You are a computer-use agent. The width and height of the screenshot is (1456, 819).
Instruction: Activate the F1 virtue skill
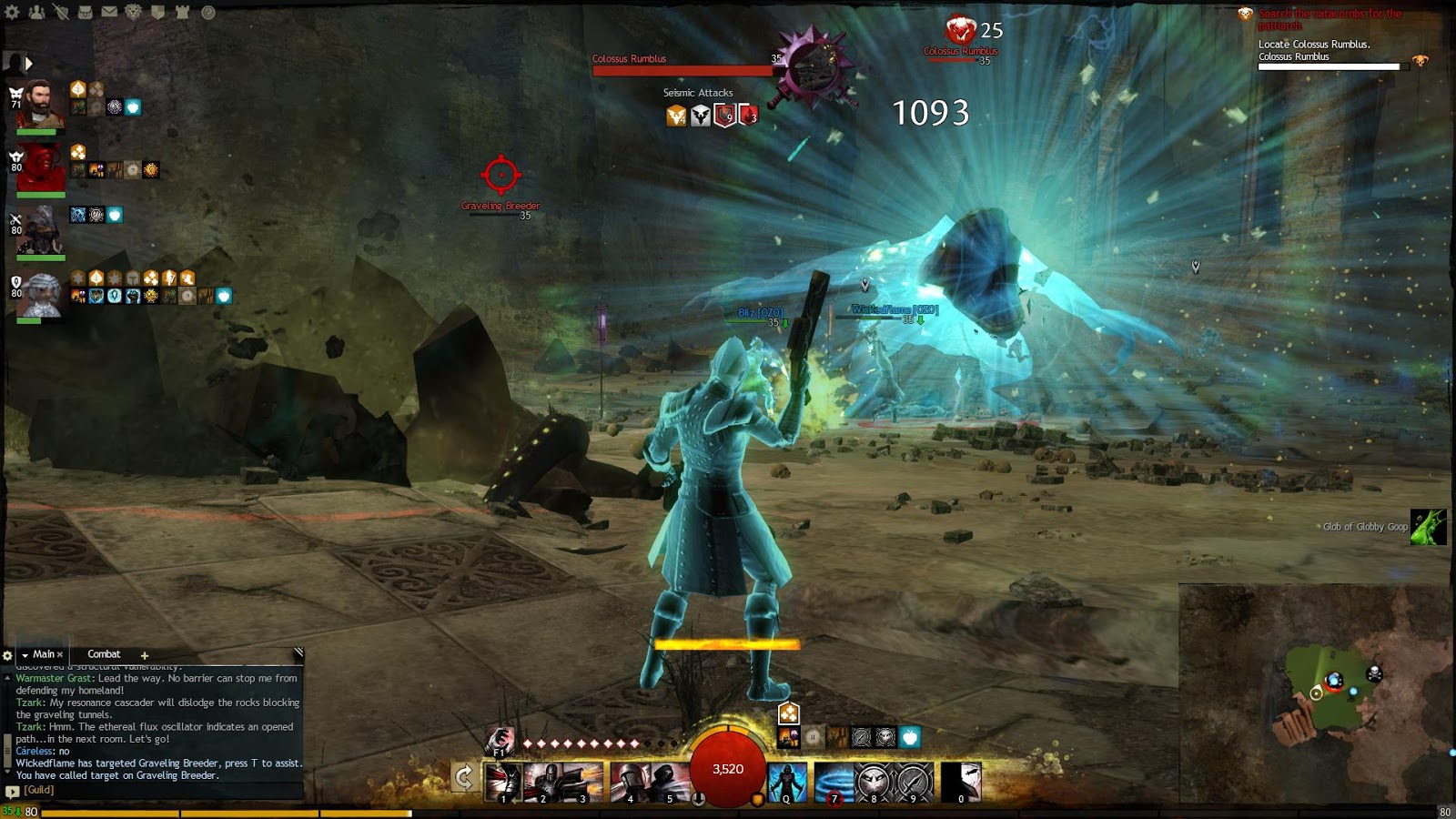(x=499, y=743)
